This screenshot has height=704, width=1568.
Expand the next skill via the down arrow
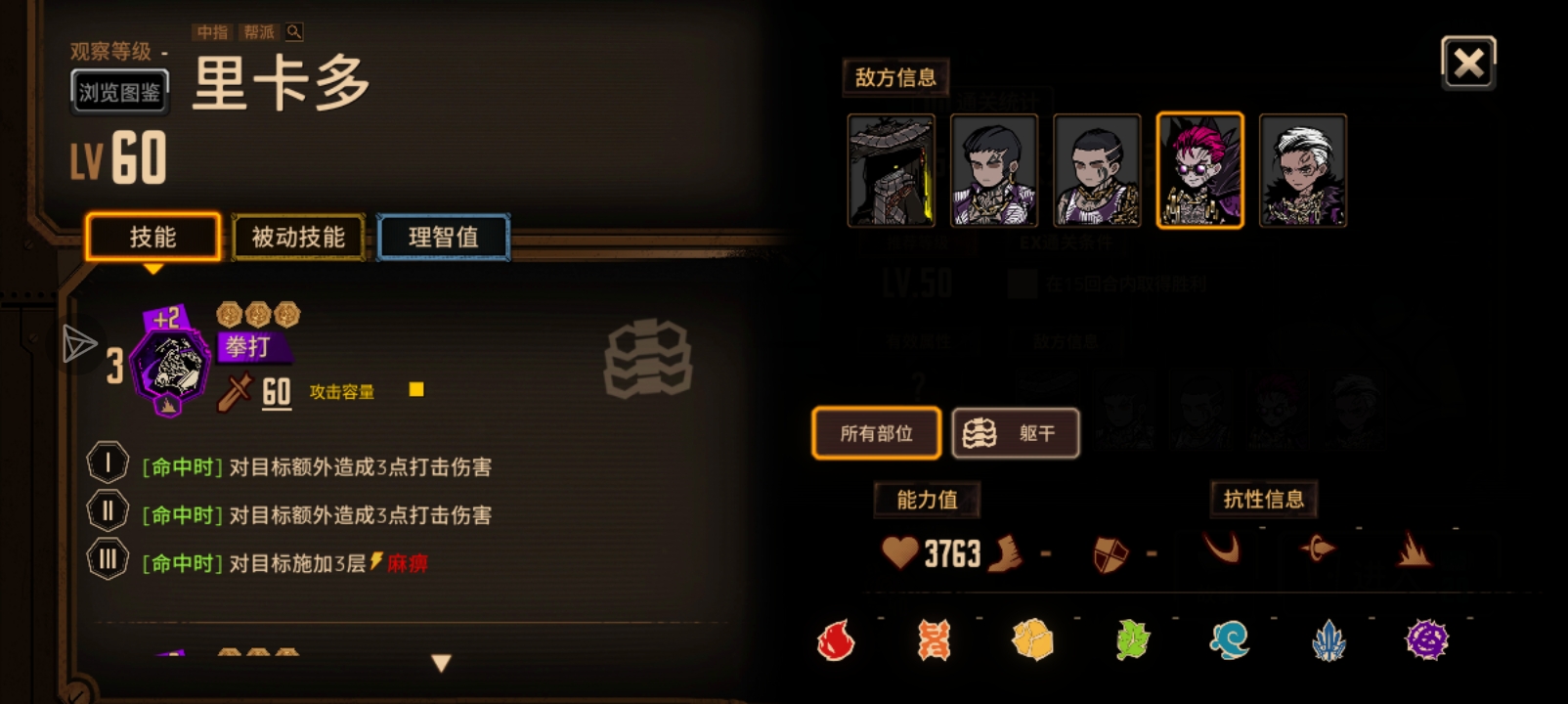(440, 661)
